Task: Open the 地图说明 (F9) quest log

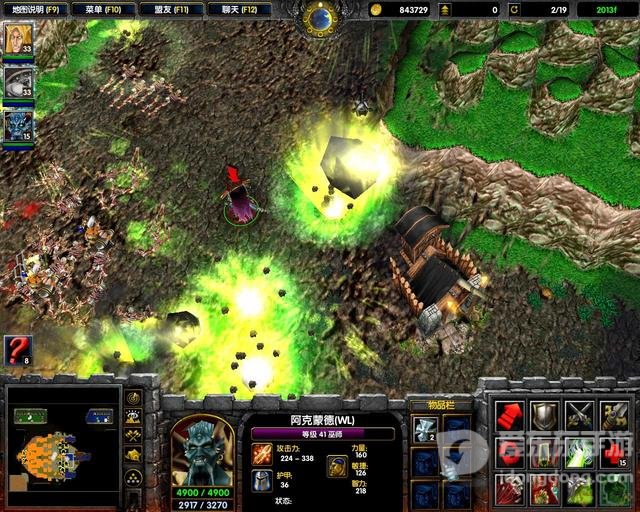Action: [35, 9]
